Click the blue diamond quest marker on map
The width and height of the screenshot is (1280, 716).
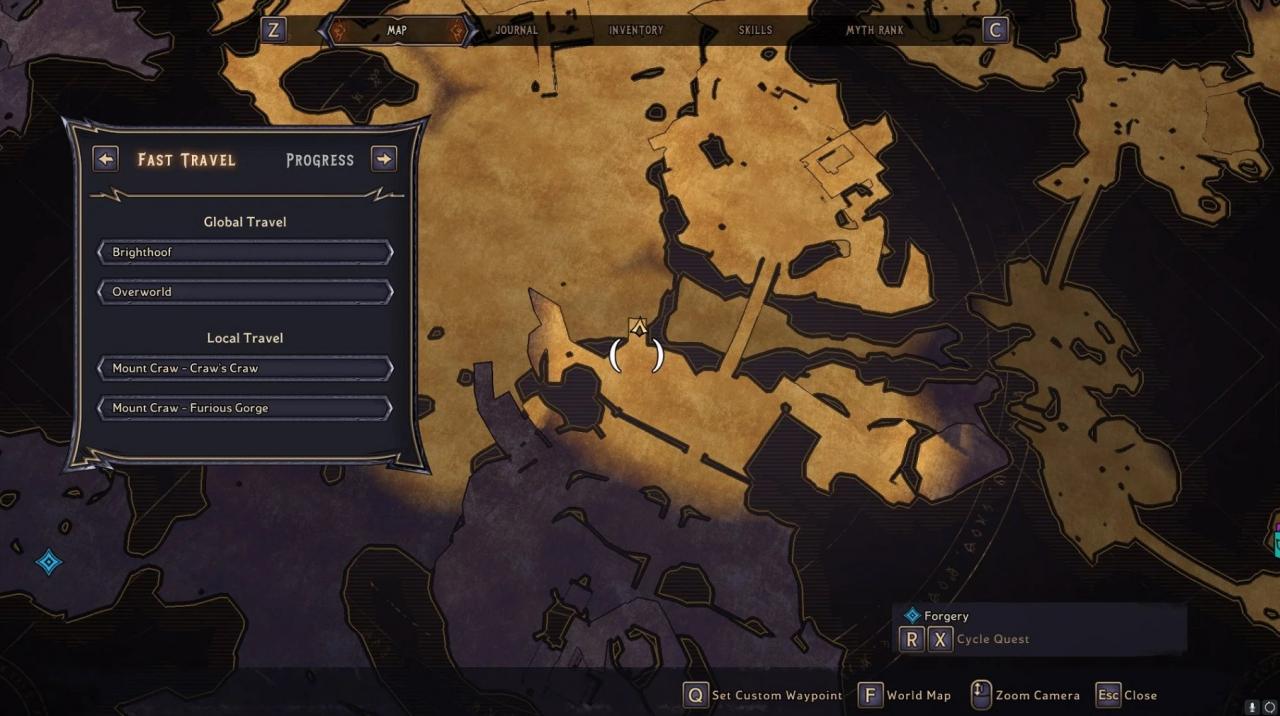pyautogui.click(x=49, y=562)
